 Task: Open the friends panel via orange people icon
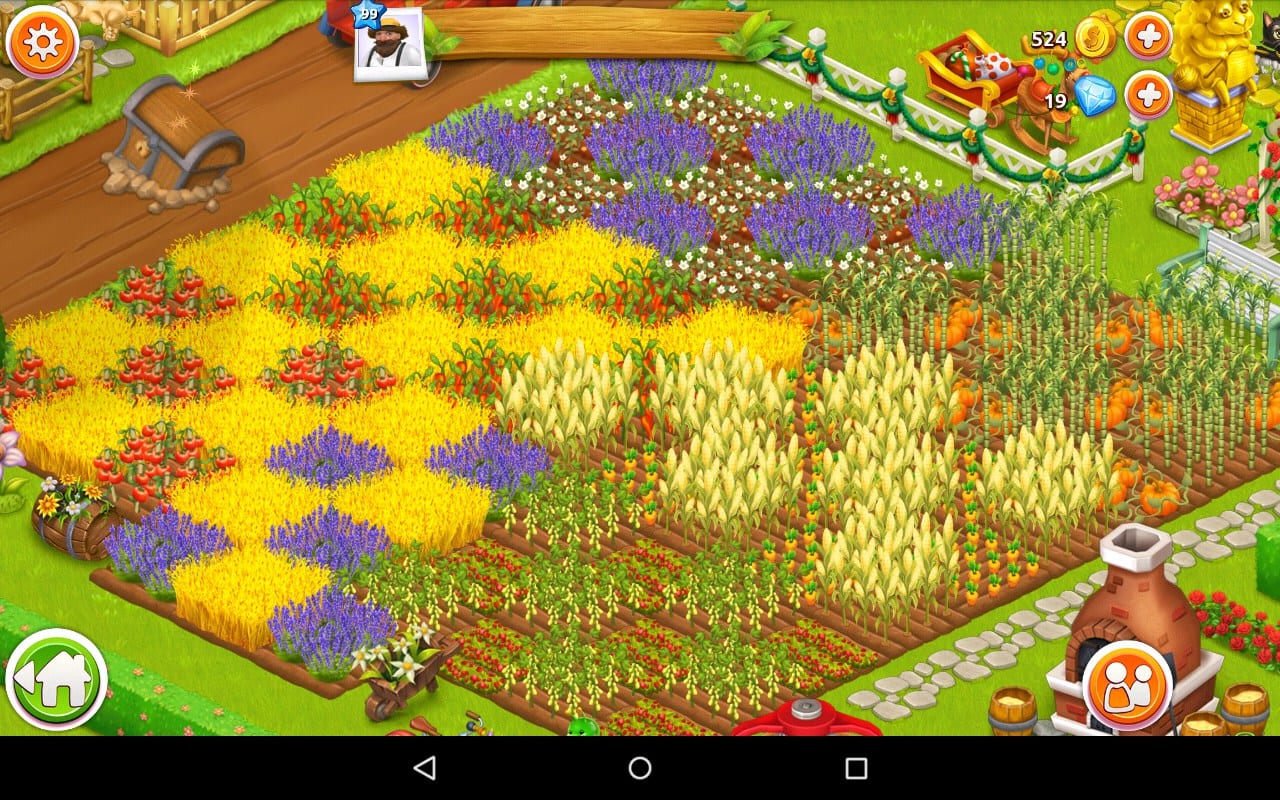tap(1129, 686)
